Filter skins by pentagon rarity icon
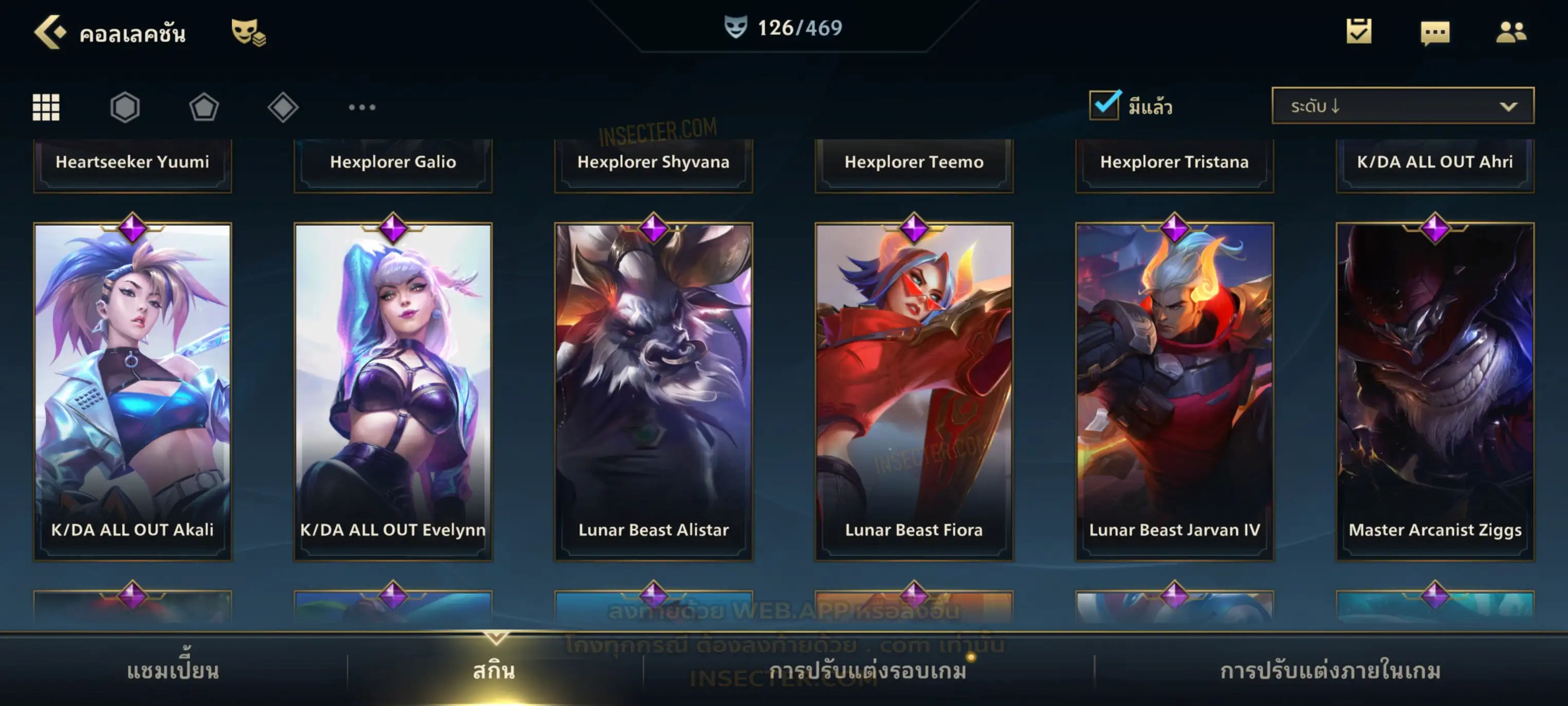This screenshot has height=706, width=1568. 204,107
